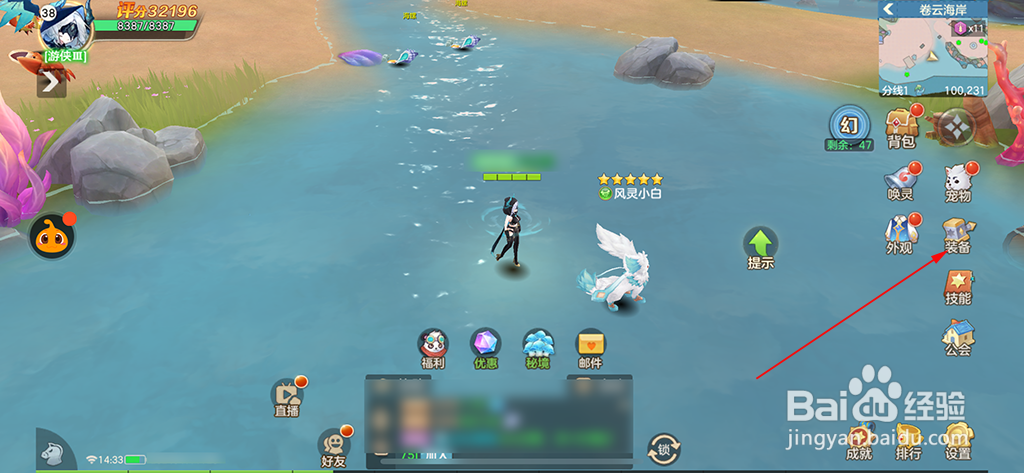Open the 好友 friends list
Screen dimensions: 1024x473
tap(333, 446)
